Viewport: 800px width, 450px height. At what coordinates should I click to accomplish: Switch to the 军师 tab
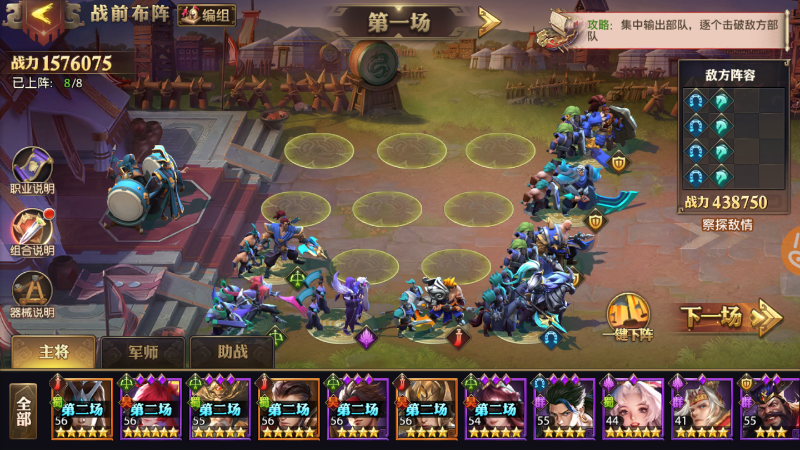tap(143, 352)
